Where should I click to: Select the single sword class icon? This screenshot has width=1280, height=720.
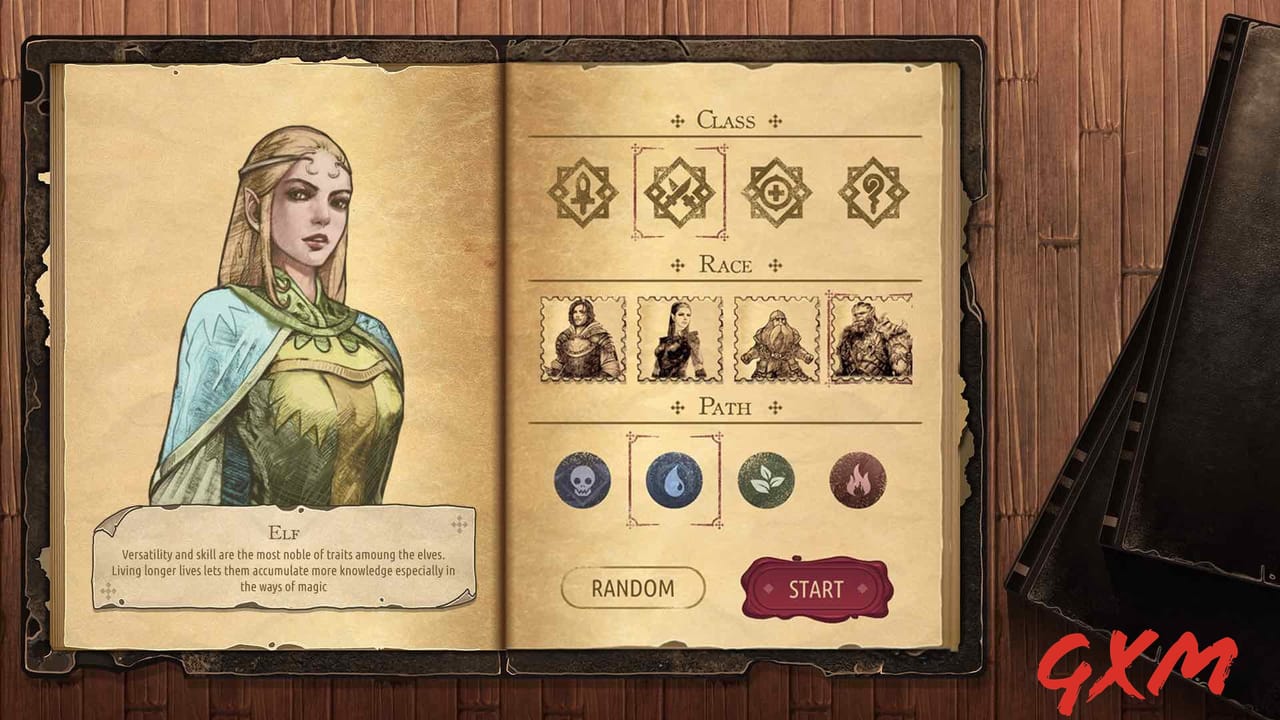(x=584, y=191)
